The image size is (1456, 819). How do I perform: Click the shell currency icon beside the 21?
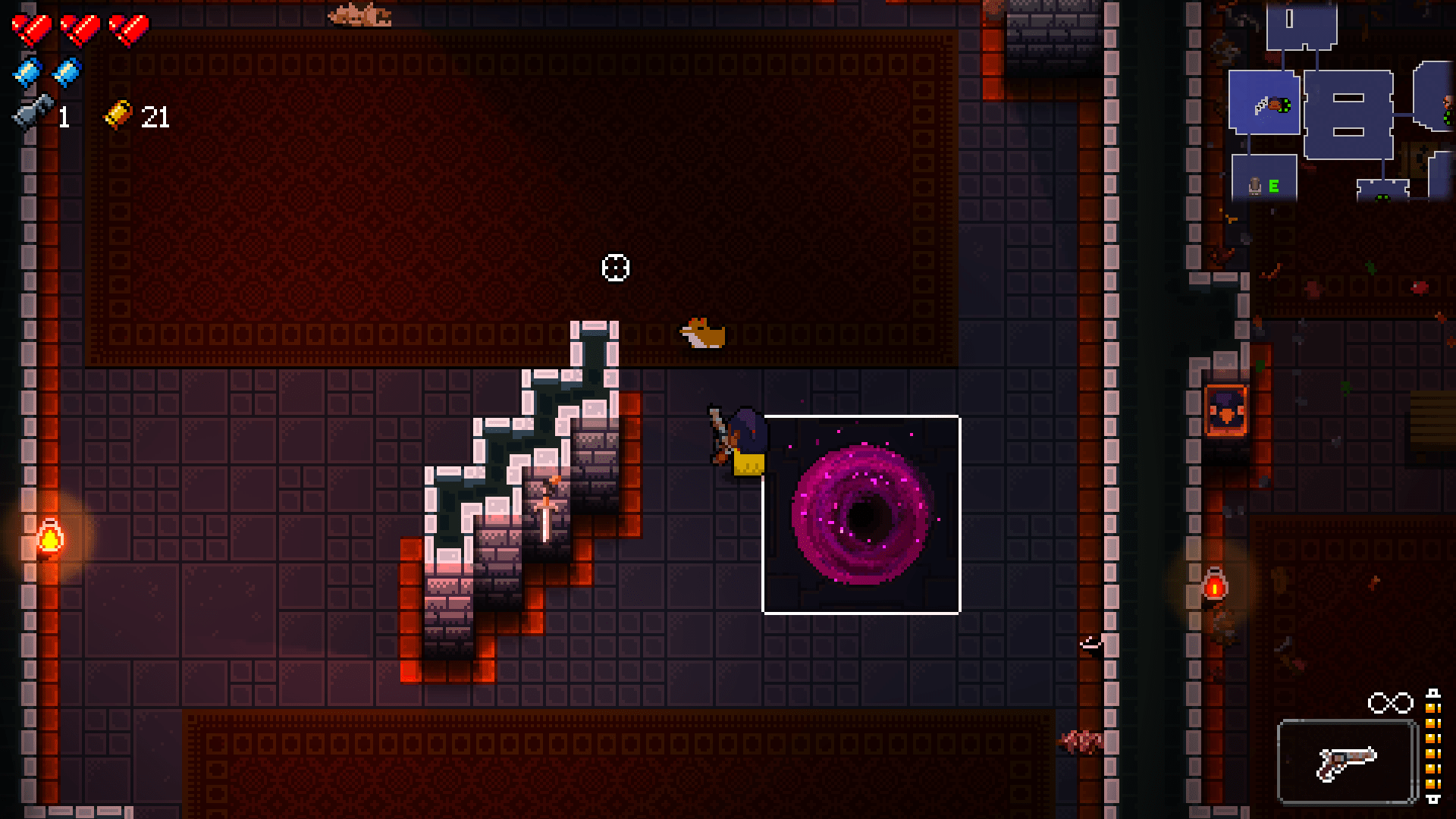coord(118,115)
